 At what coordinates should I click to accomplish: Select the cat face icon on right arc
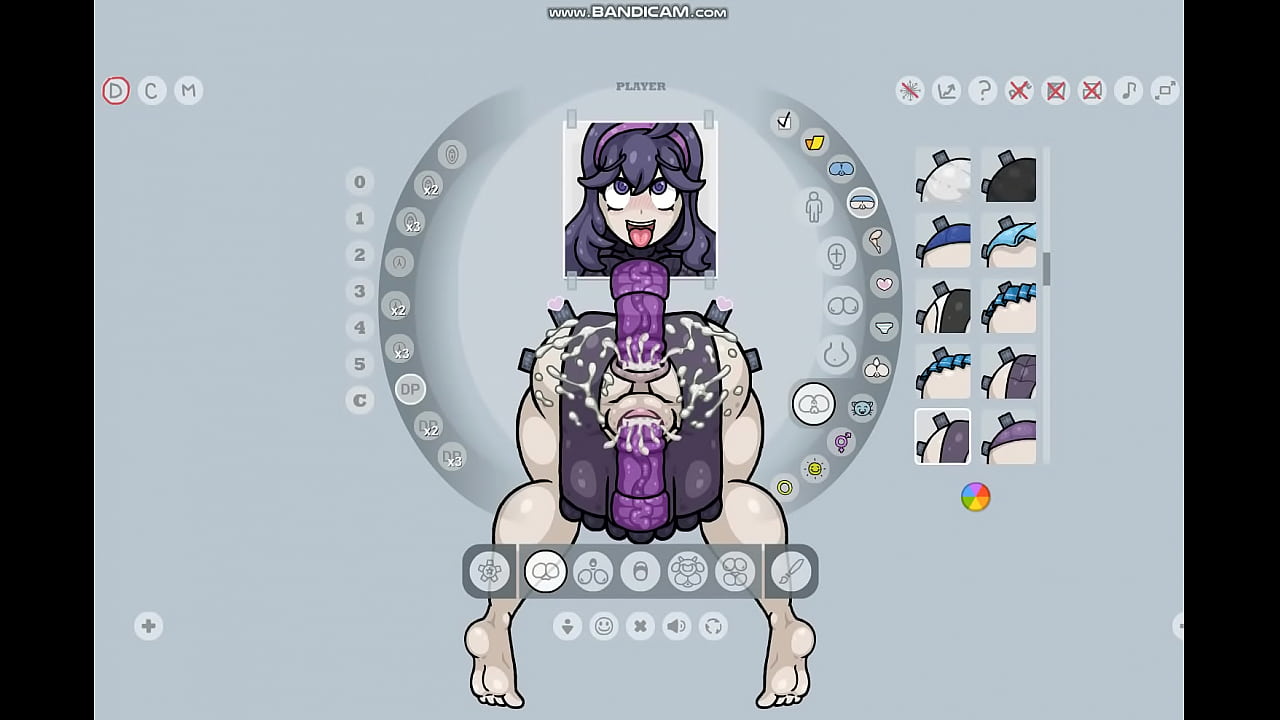click(x=862, y=408)
